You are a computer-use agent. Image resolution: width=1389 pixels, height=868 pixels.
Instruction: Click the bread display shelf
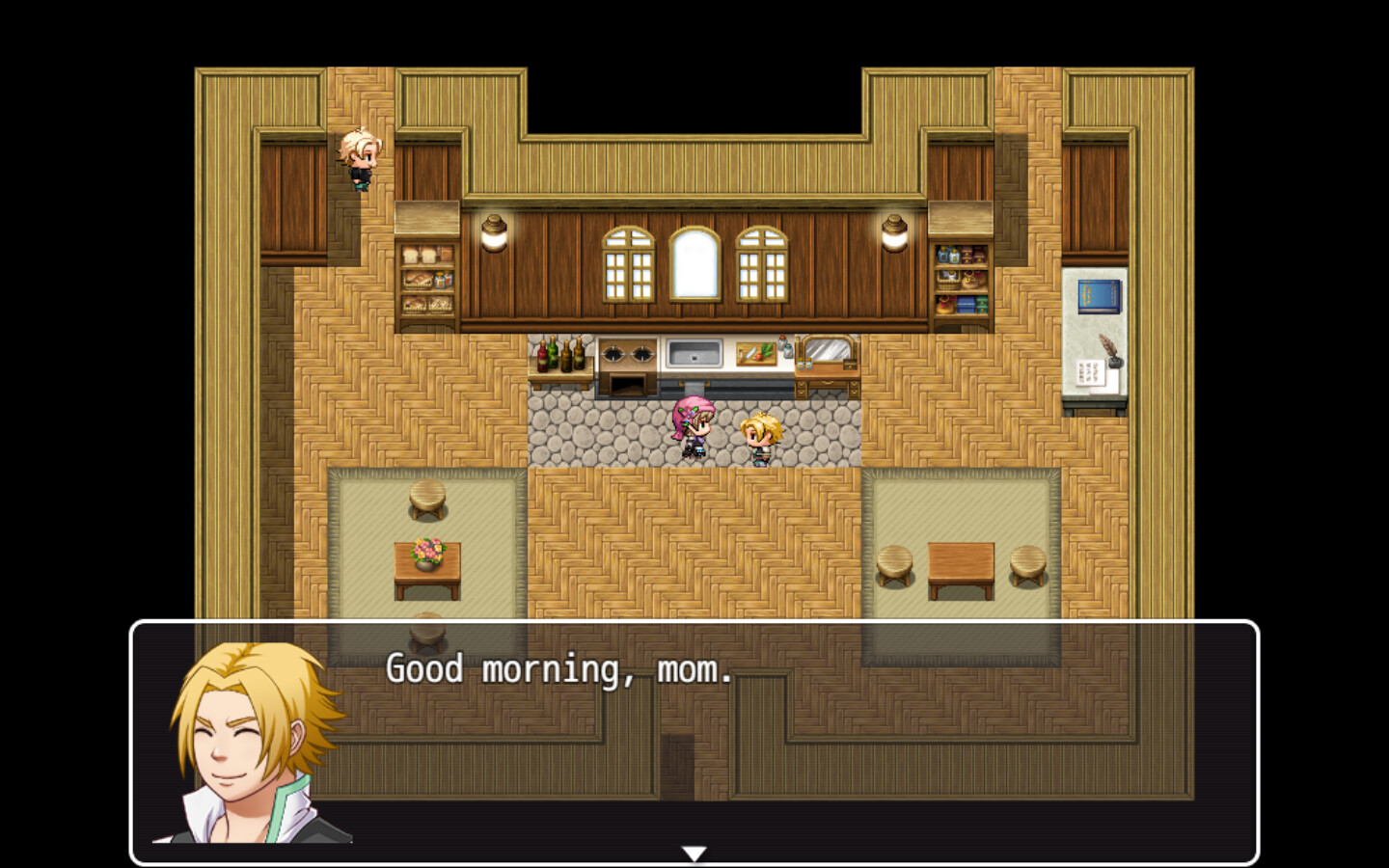pyautogui.click(x=425, y=280)
